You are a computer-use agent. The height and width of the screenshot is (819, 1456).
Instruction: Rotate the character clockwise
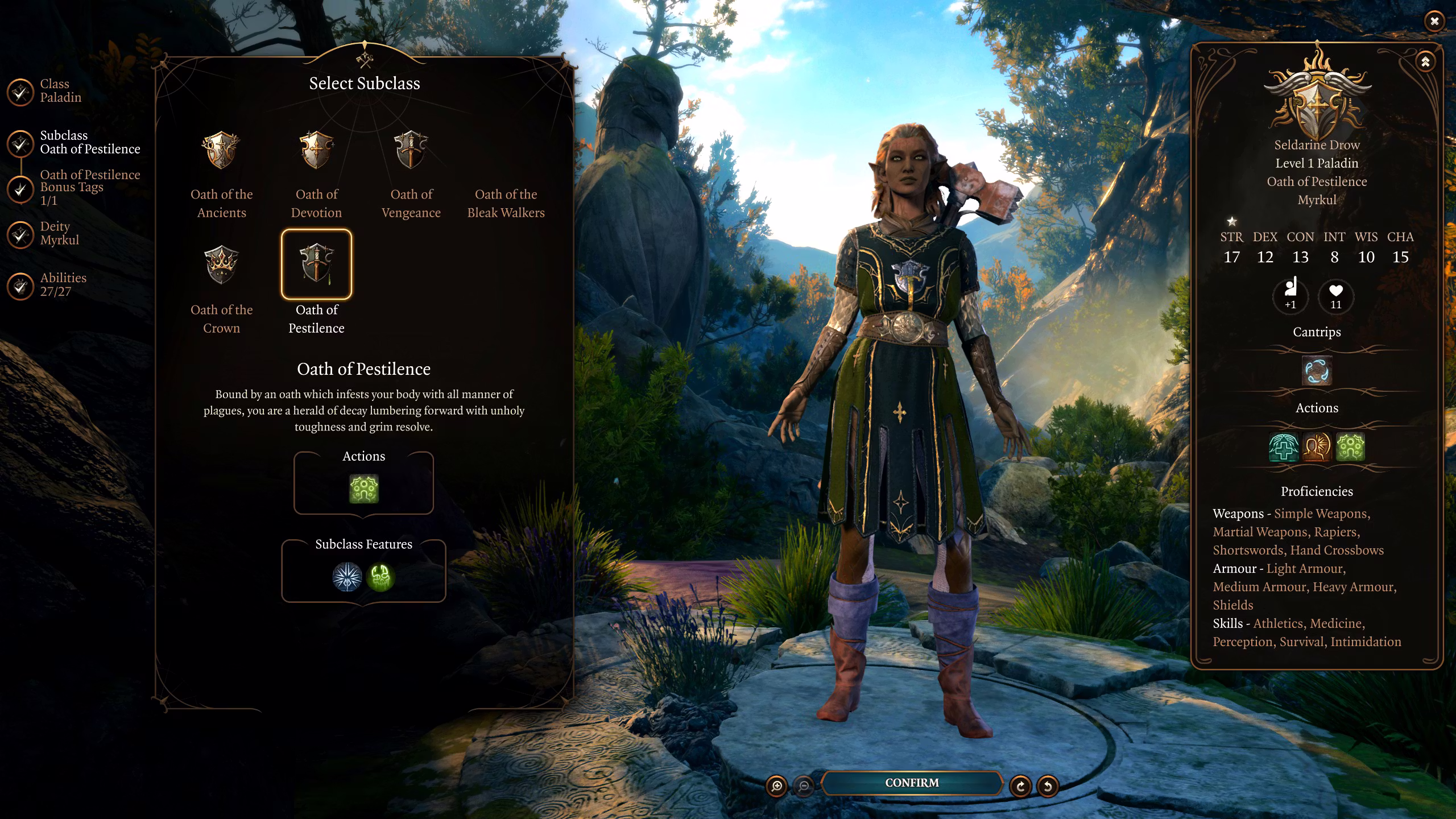coord(1020,787)
